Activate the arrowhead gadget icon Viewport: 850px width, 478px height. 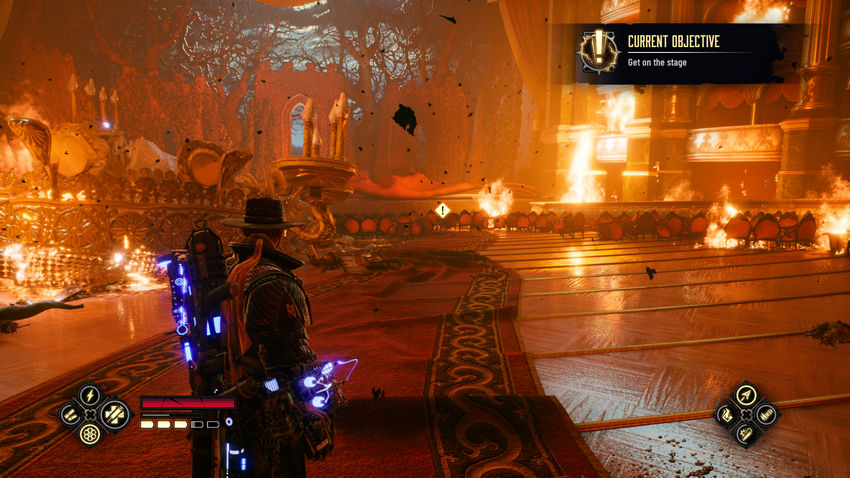tap(745, 394)
